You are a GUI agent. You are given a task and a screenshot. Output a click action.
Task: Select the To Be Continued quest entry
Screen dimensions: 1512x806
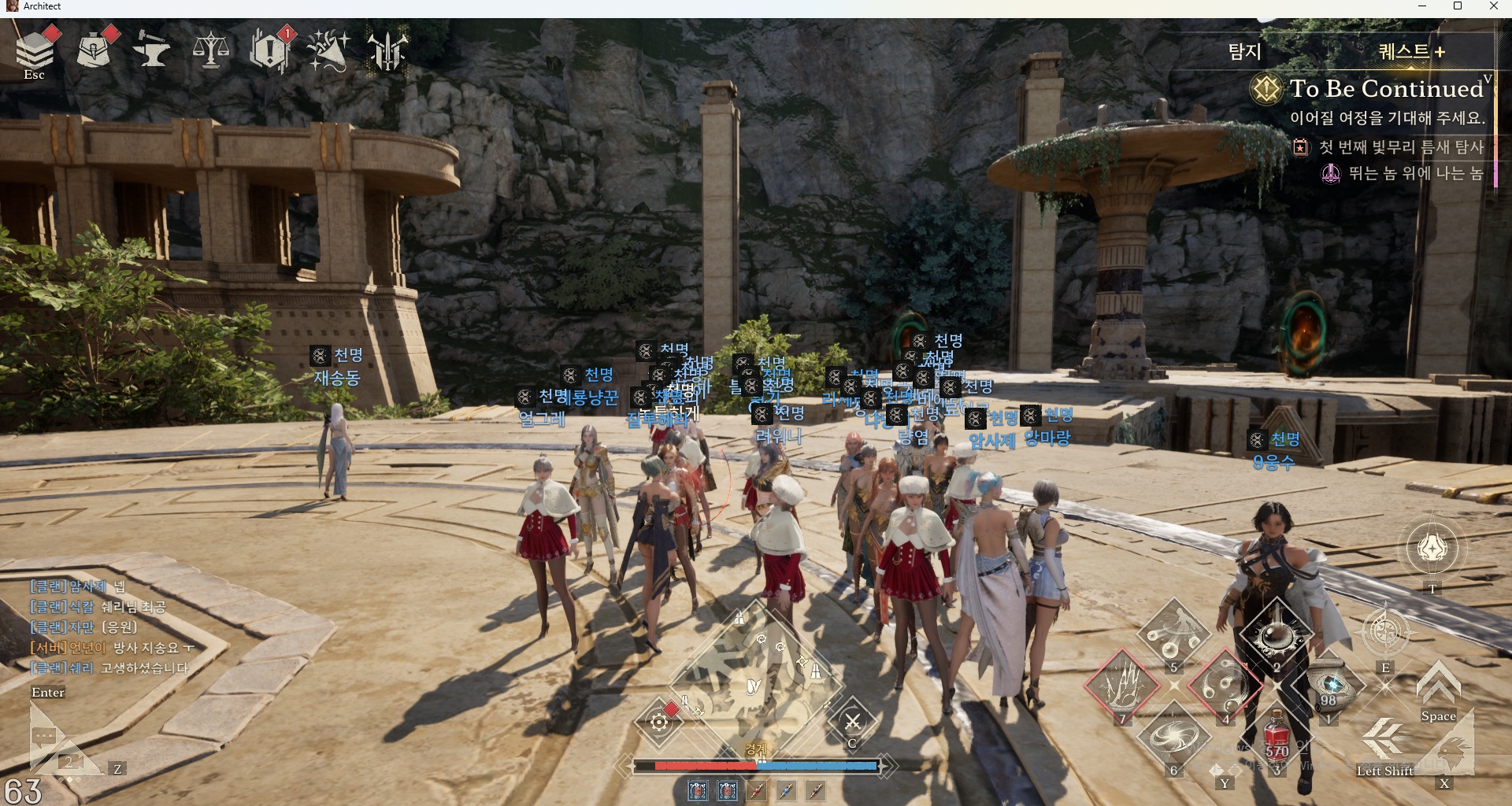(x=1384, y=89)
